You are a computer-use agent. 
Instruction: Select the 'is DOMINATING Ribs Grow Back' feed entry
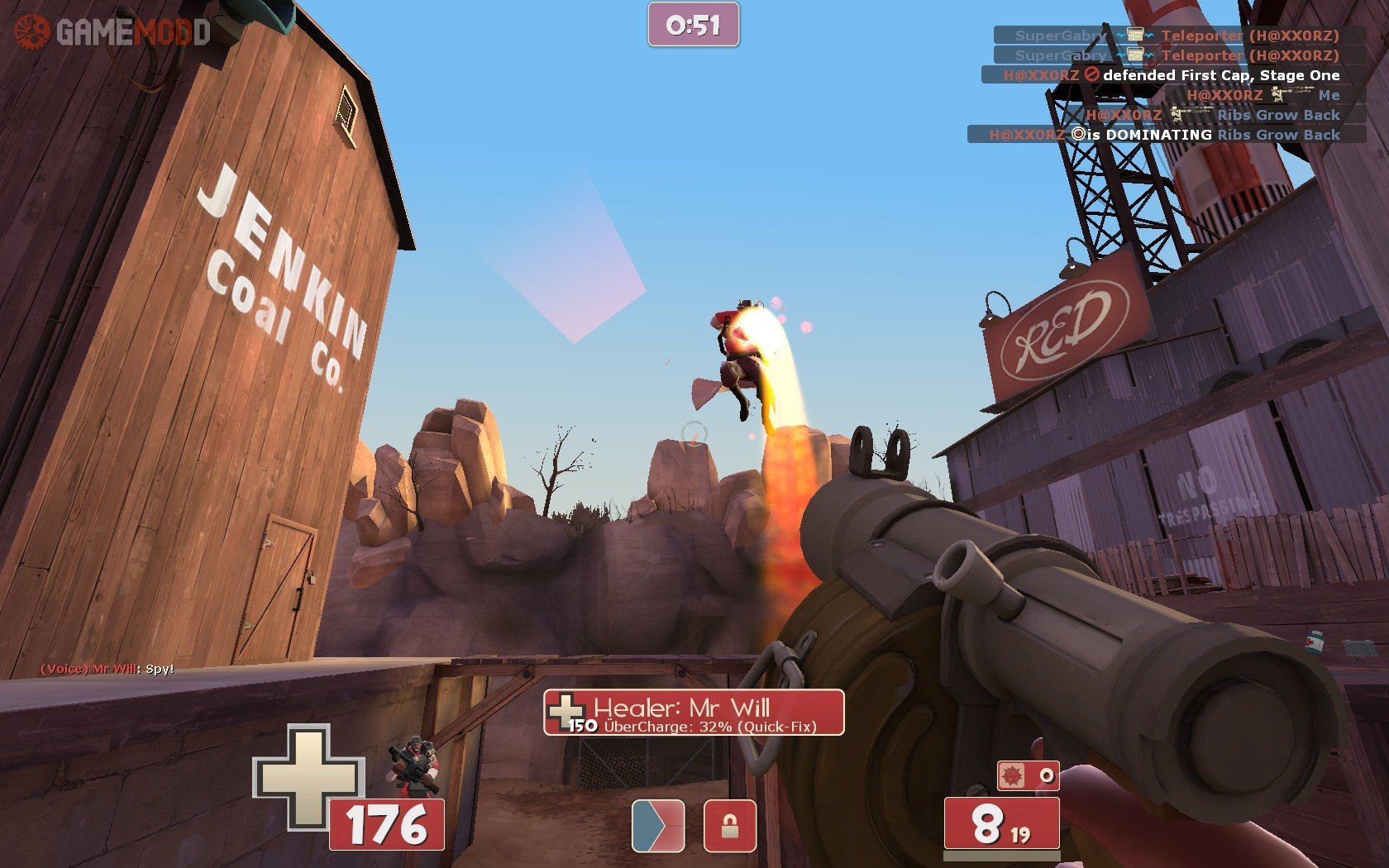1166,135
